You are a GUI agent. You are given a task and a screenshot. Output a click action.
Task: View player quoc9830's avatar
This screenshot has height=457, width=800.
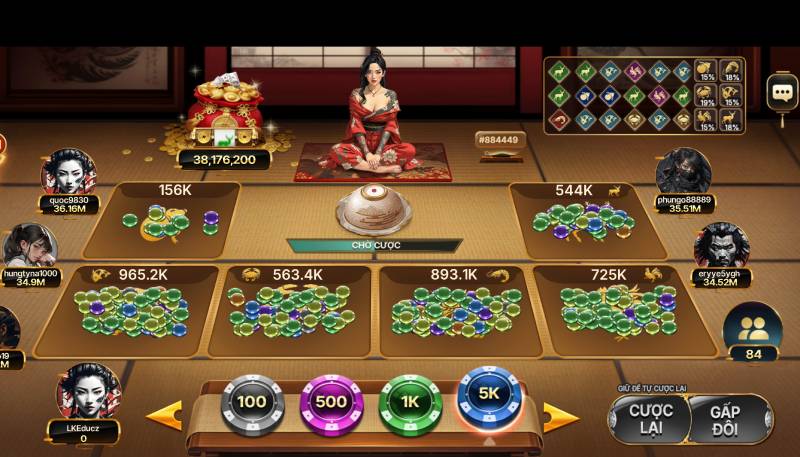click(69, 172)
